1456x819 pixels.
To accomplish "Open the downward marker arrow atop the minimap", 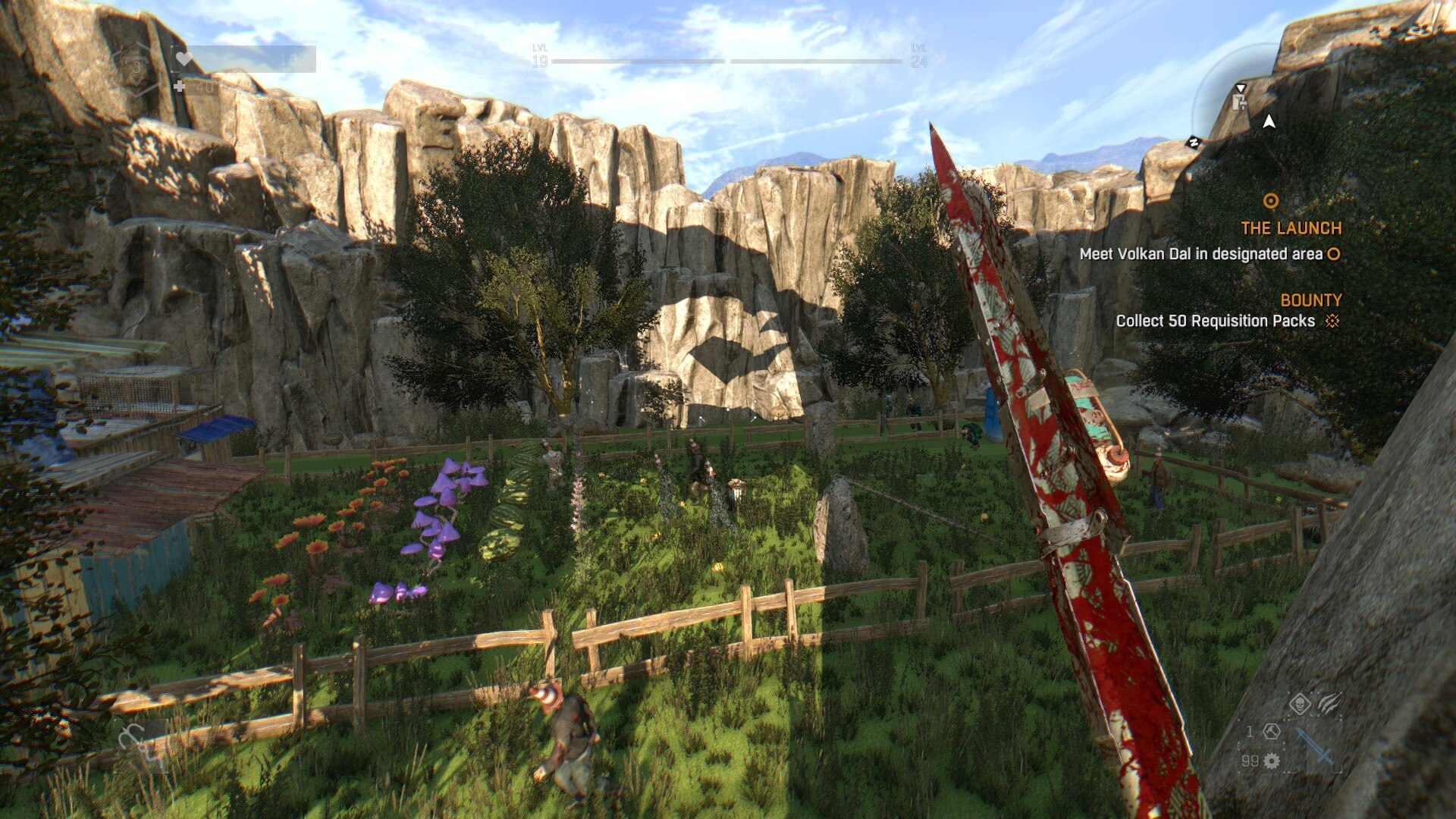I will [x=1241, y=89].
